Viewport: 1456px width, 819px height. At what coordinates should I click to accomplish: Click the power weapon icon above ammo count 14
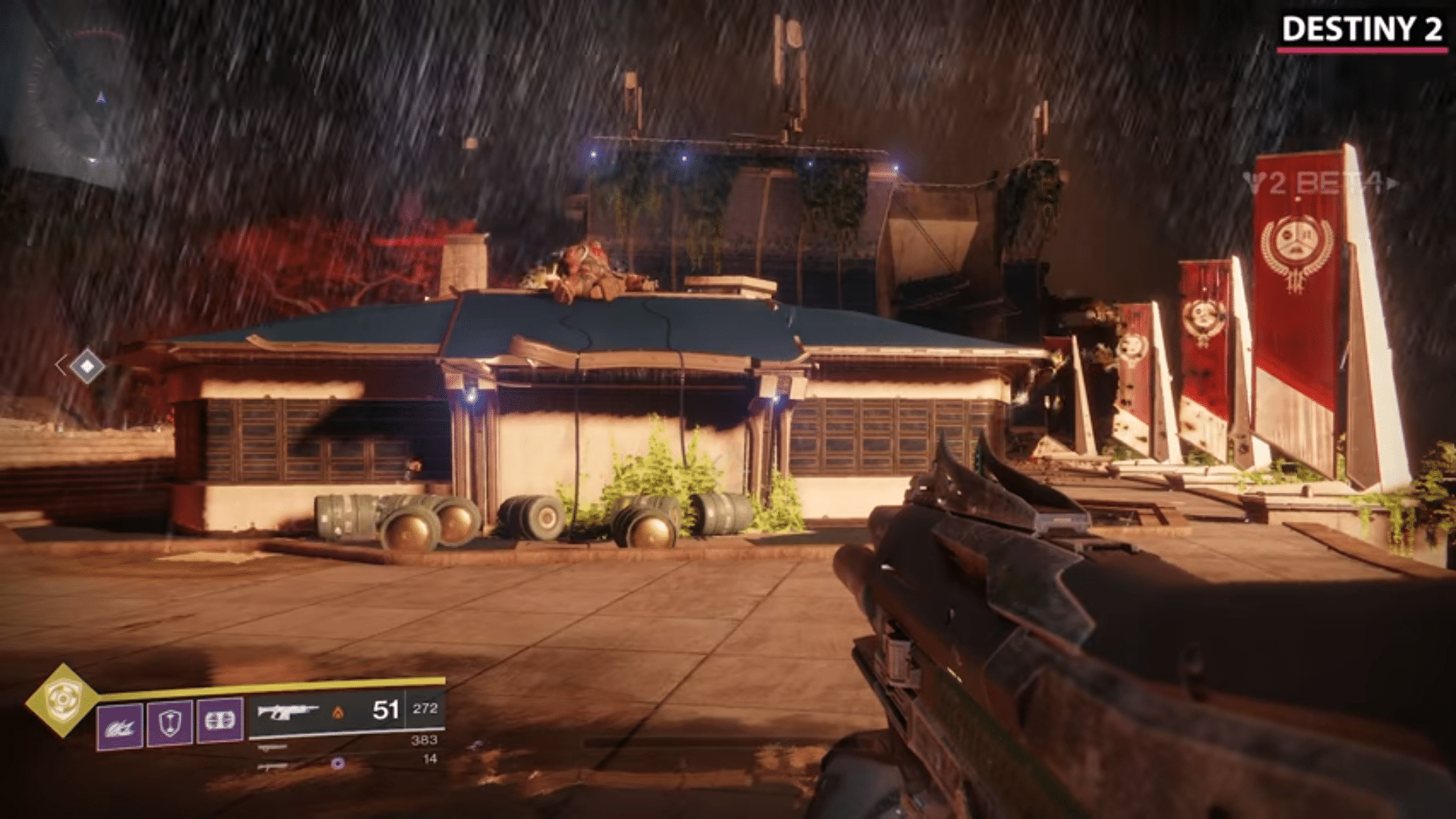pos(271,766)
